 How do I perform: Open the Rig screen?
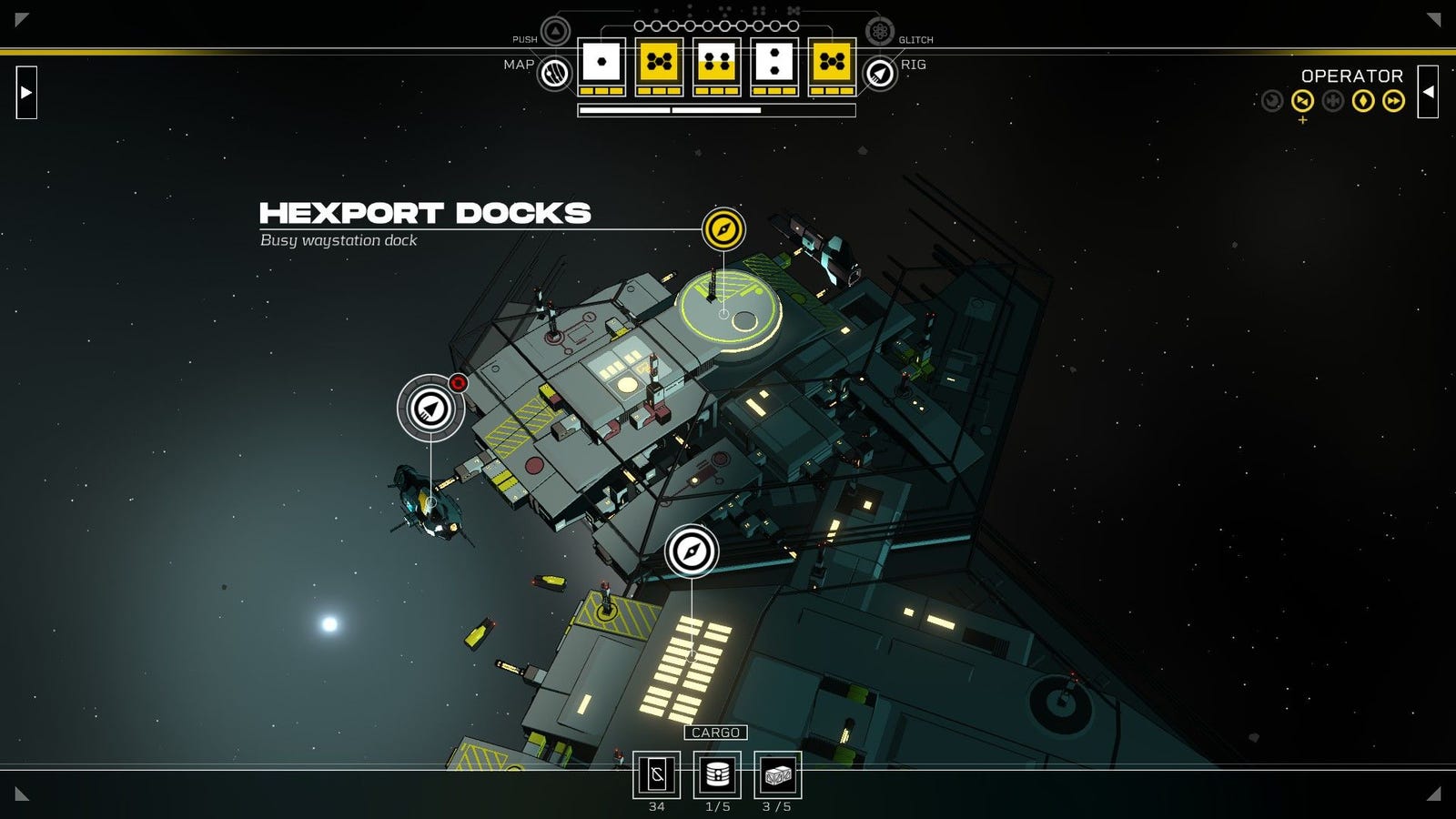tap(879, 73)
